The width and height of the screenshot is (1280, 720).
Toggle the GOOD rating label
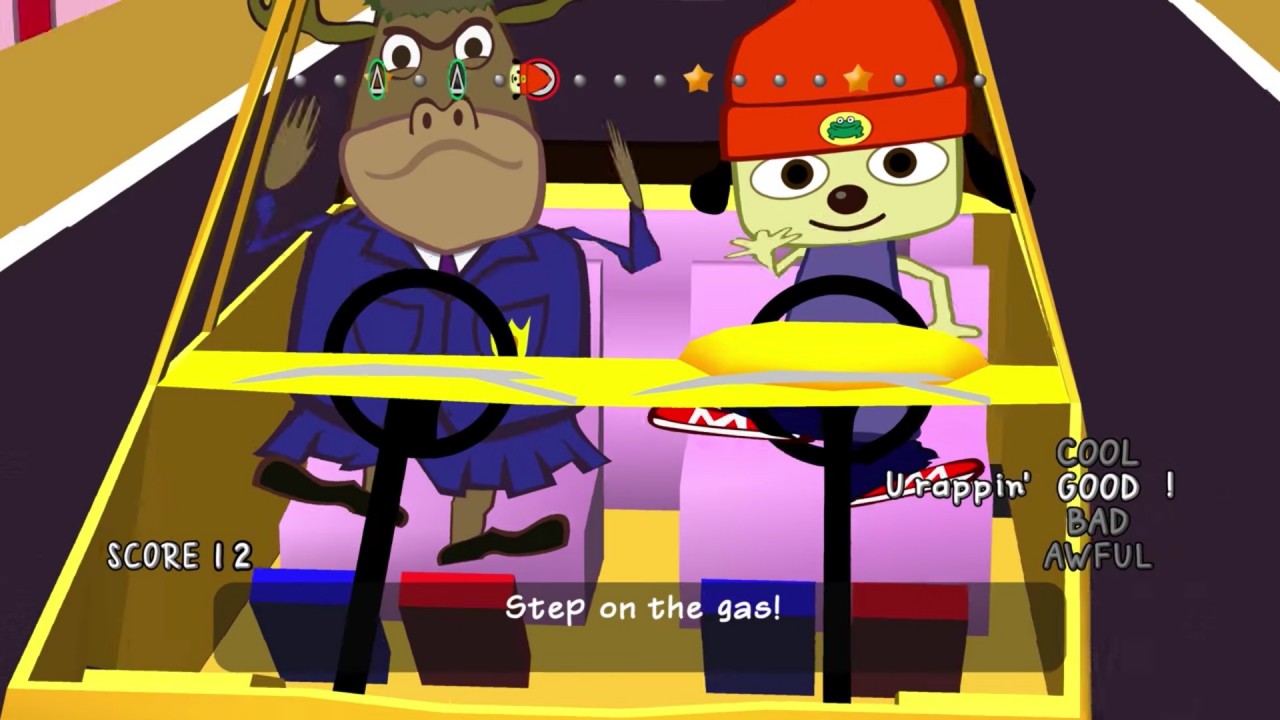point(1099,489)
